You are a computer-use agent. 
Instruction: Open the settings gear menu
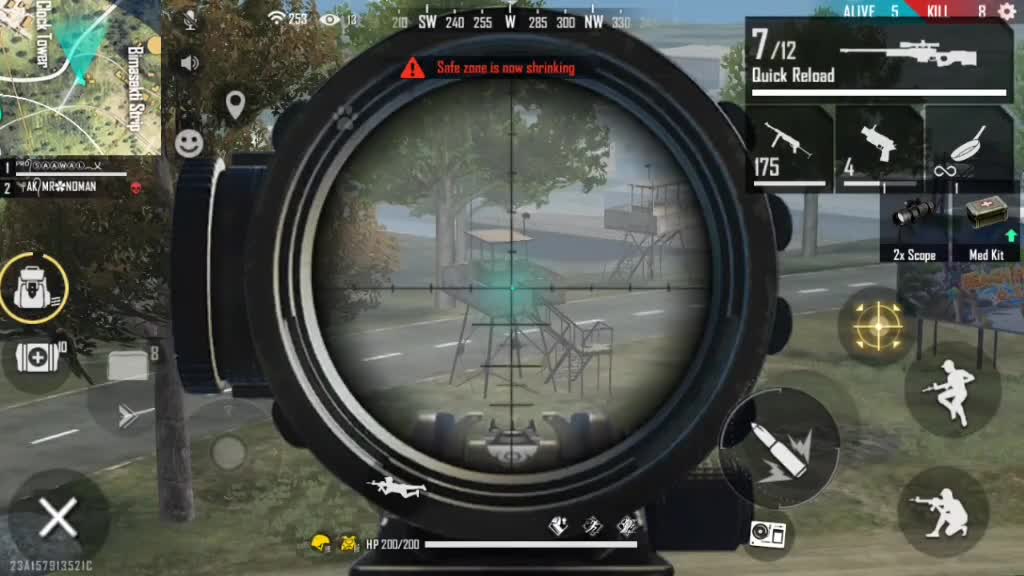1005,11
